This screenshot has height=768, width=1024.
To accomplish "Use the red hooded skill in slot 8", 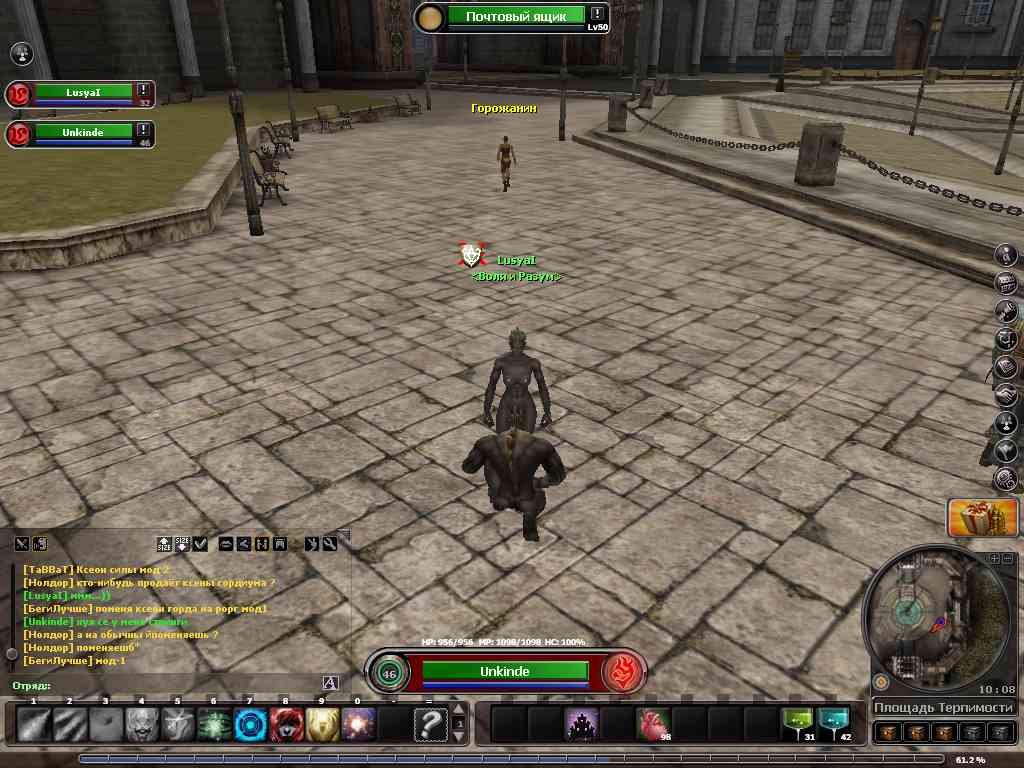I will (x=286, y=723).
